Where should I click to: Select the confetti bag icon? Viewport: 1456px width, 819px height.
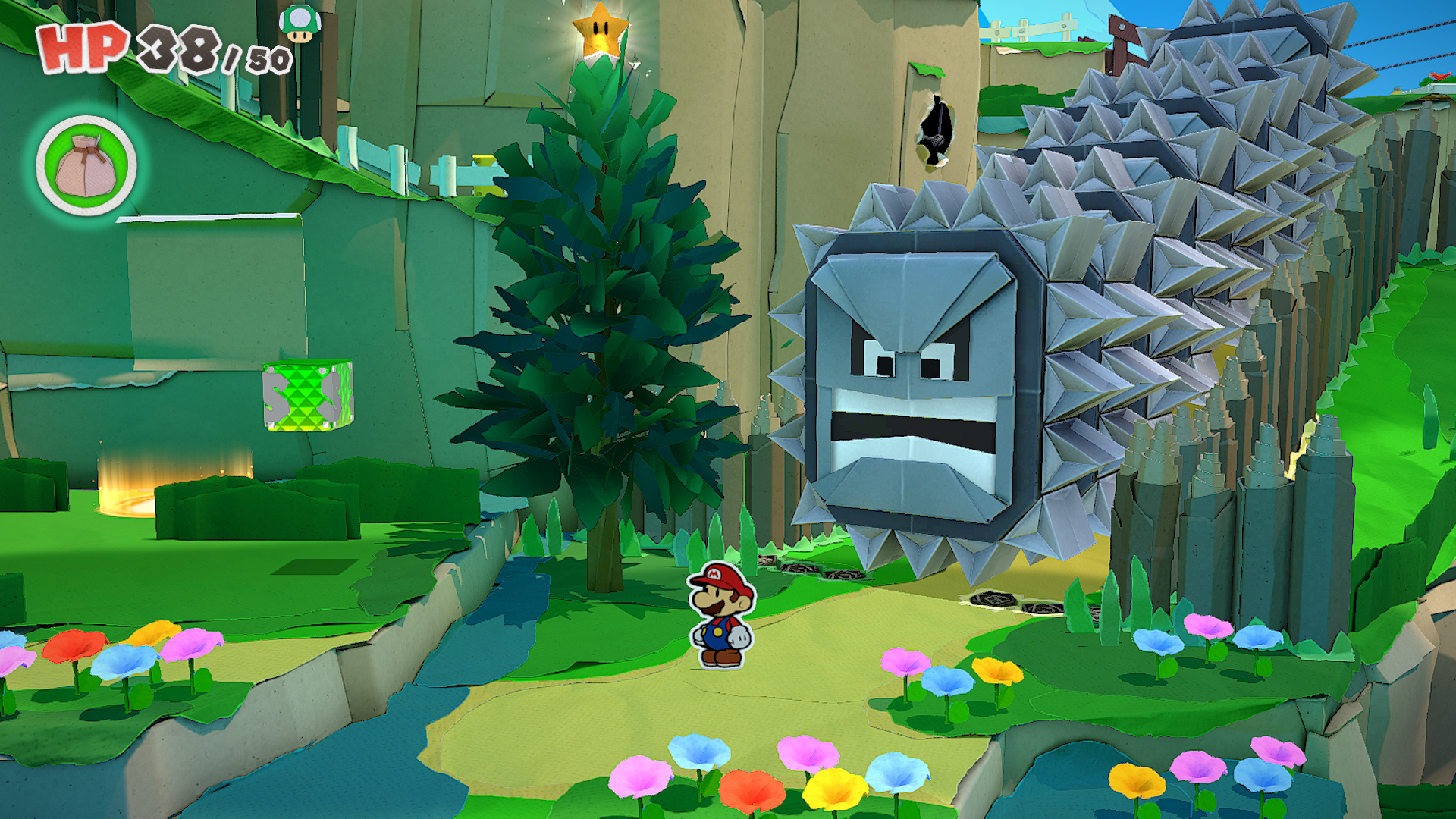tap(86, 166)
